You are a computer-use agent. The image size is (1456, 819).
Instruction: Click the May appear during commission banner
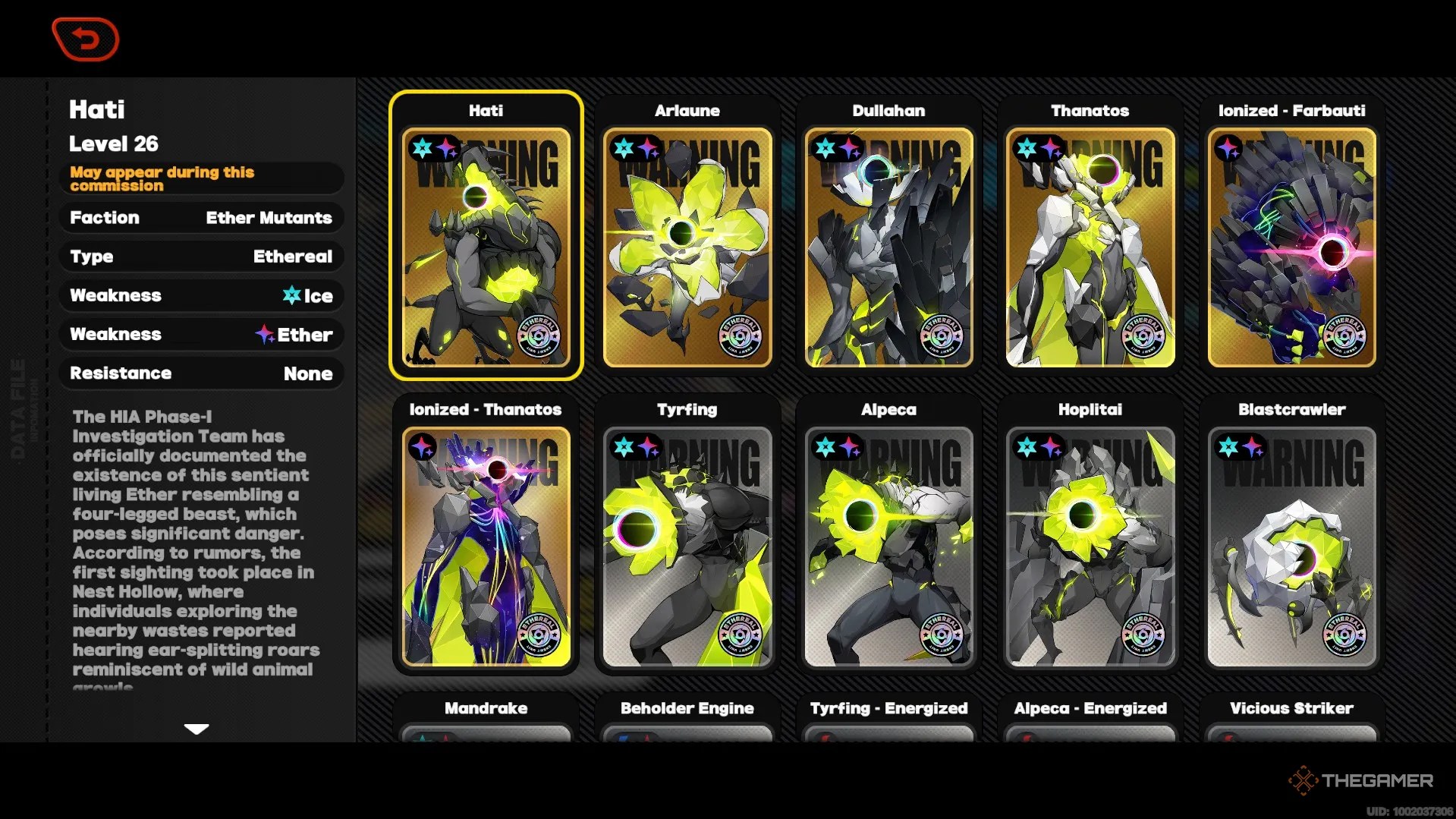[201, 178]
